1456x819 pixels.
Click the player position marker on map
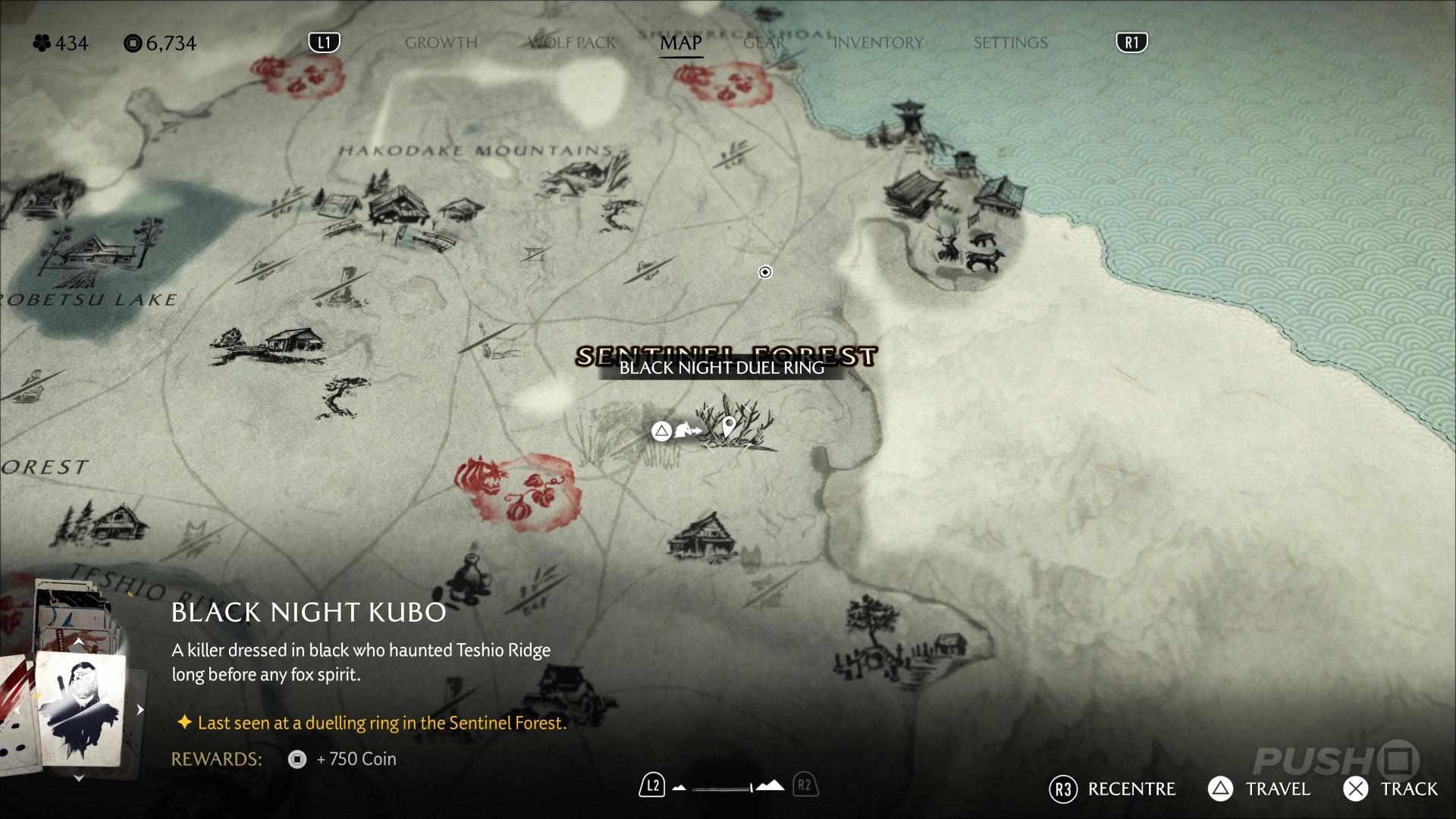coord(765,272)
